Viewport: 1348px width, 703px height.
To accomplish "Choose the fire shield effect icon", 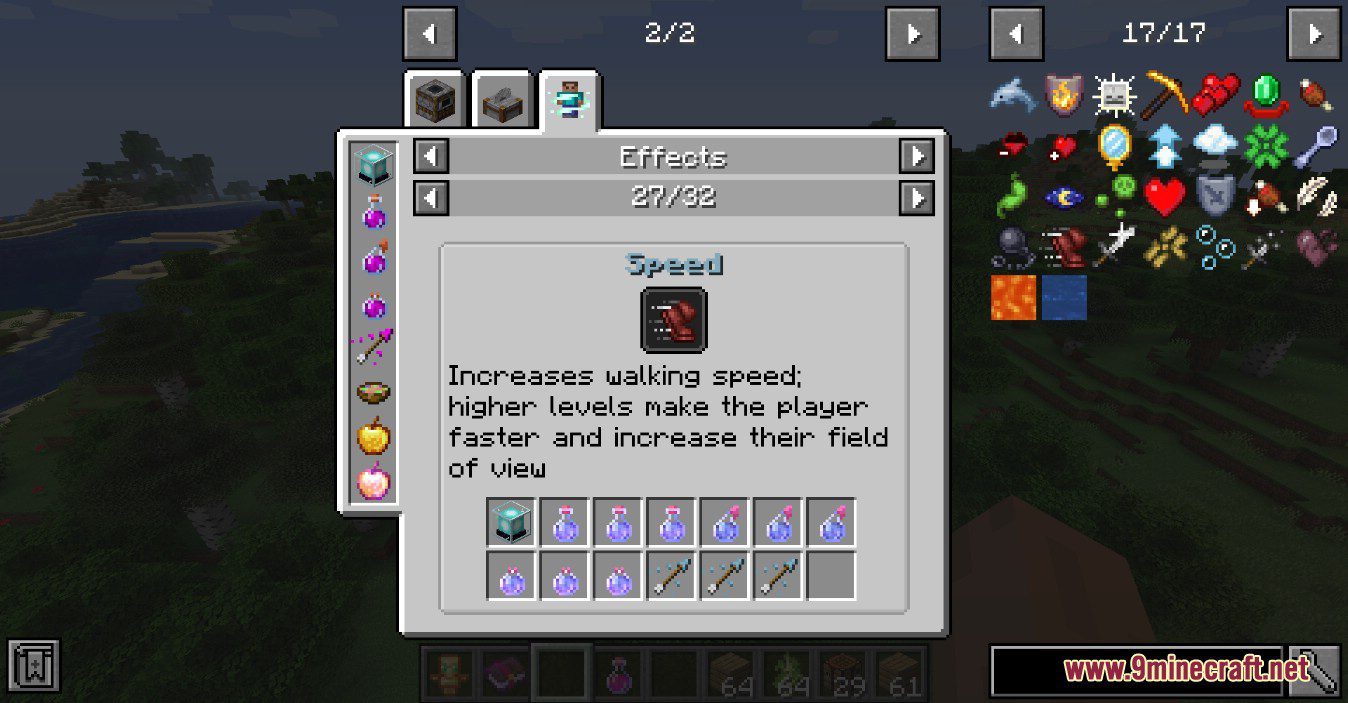I will tap(1063, 95).
